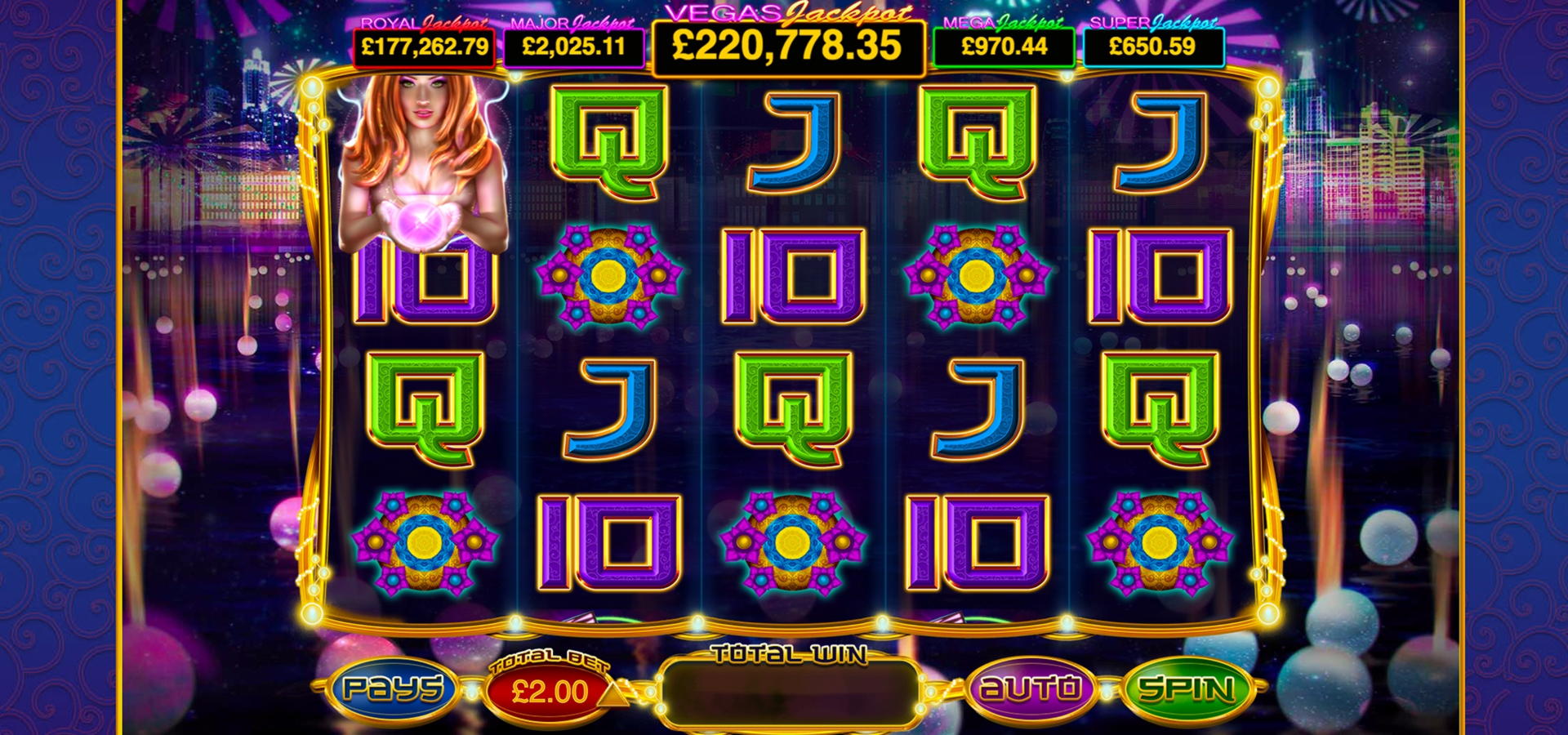Click the green Q symbol at top of reel four
This screenshot has height=735, width=1568.
980,140
